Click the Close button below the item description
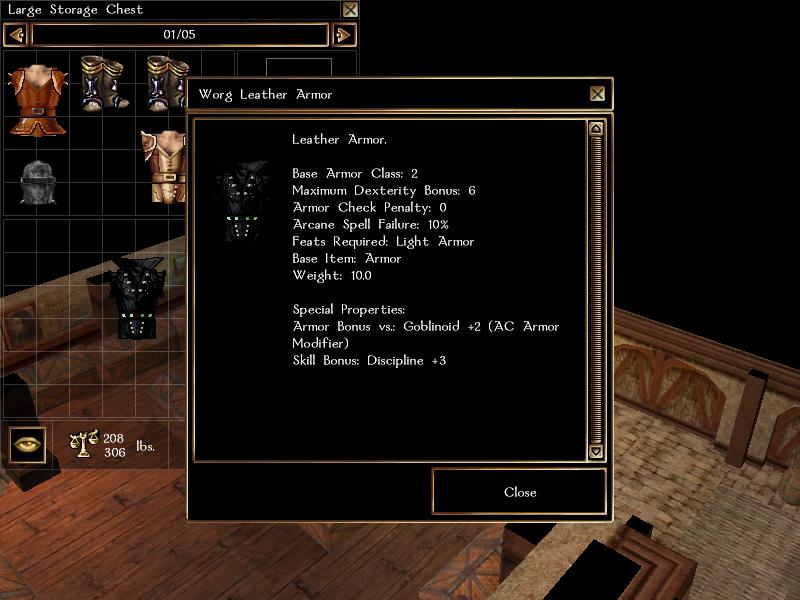Viewport: 800px width, 600px height. tap(519, 492)
